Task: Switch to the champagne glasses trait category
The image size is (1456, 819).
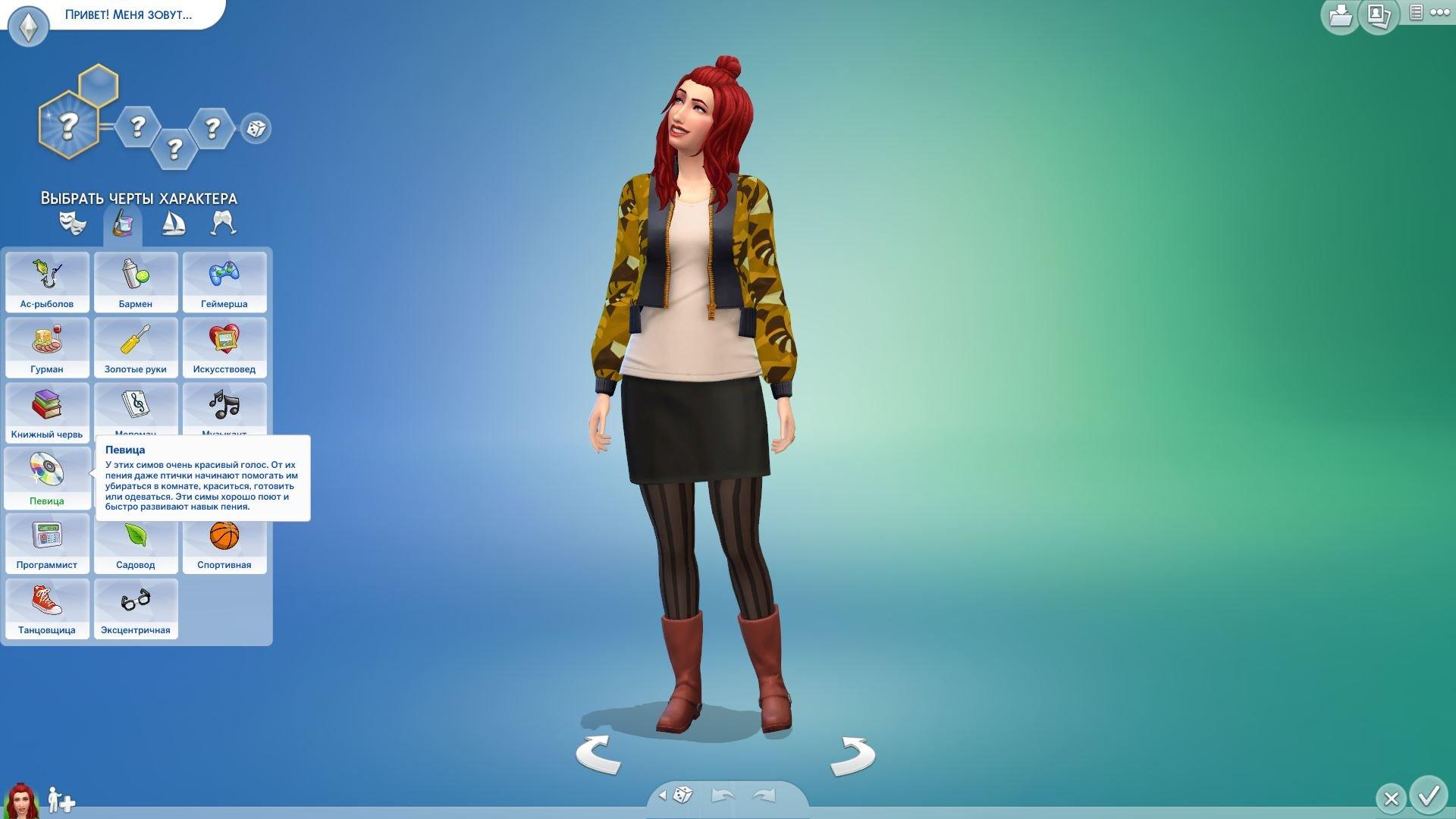Action: pos(224,223)
